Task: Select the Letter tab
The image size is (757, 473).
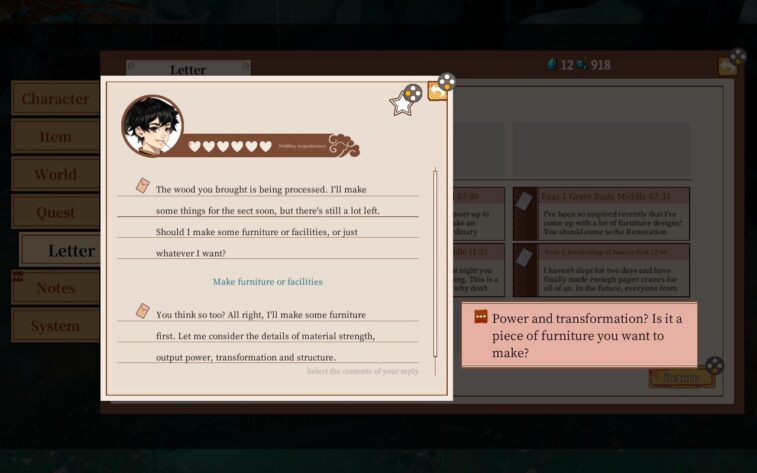Action: (x=70, y=250)
